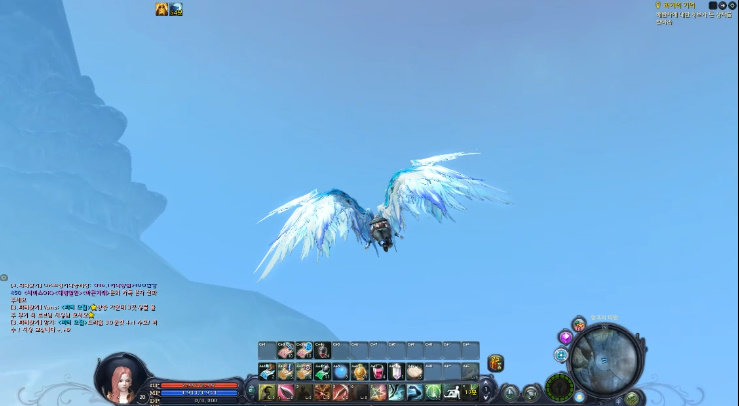Screen dimensions: 739x406
Task: Click the golden gift box icon
Action: point(495,362)
